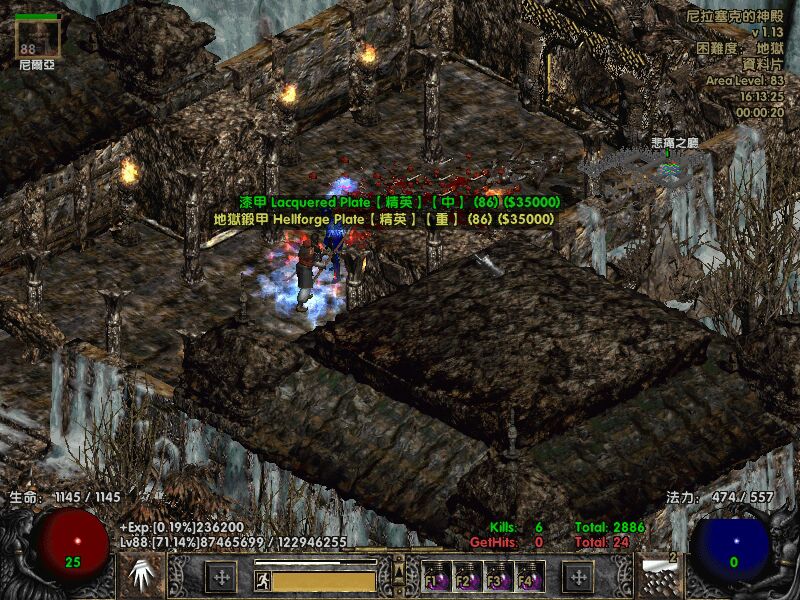800x600 pixels.
Task: Pick up the Hellforge Plate item label
Action: tap(385, 218)
